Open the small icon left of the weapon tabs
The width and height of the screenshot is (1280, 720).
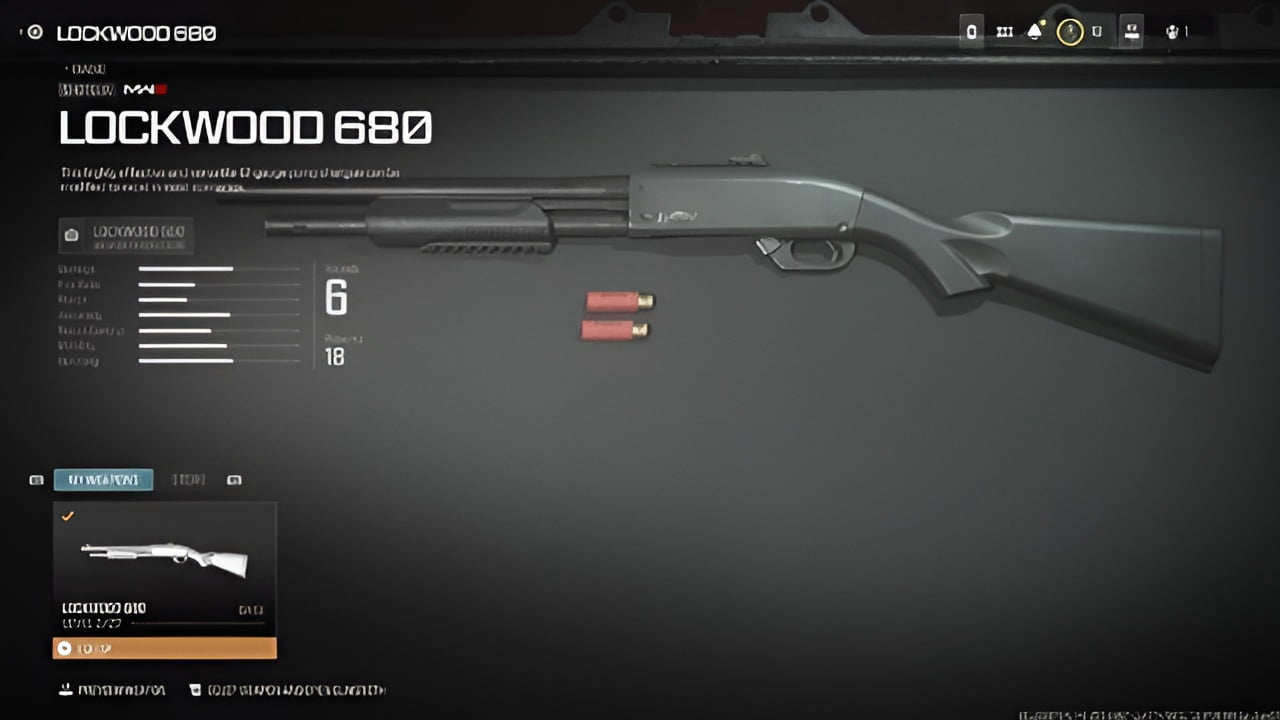pyautogui.click(x=35, y=480)
